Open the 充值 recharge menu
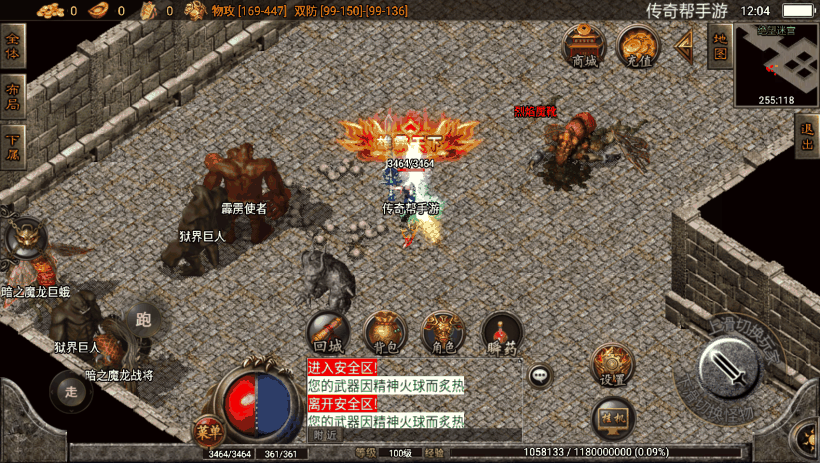 [x=637, y=46]
